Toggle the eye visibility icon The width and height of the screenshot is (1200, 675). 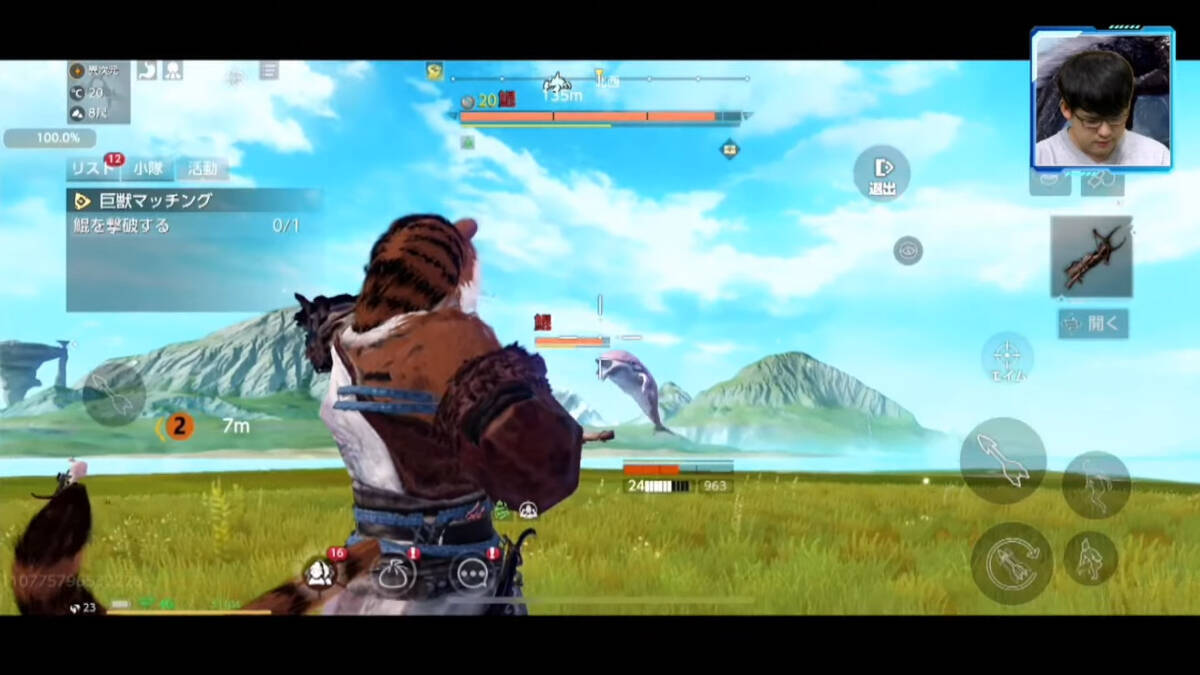907,250
